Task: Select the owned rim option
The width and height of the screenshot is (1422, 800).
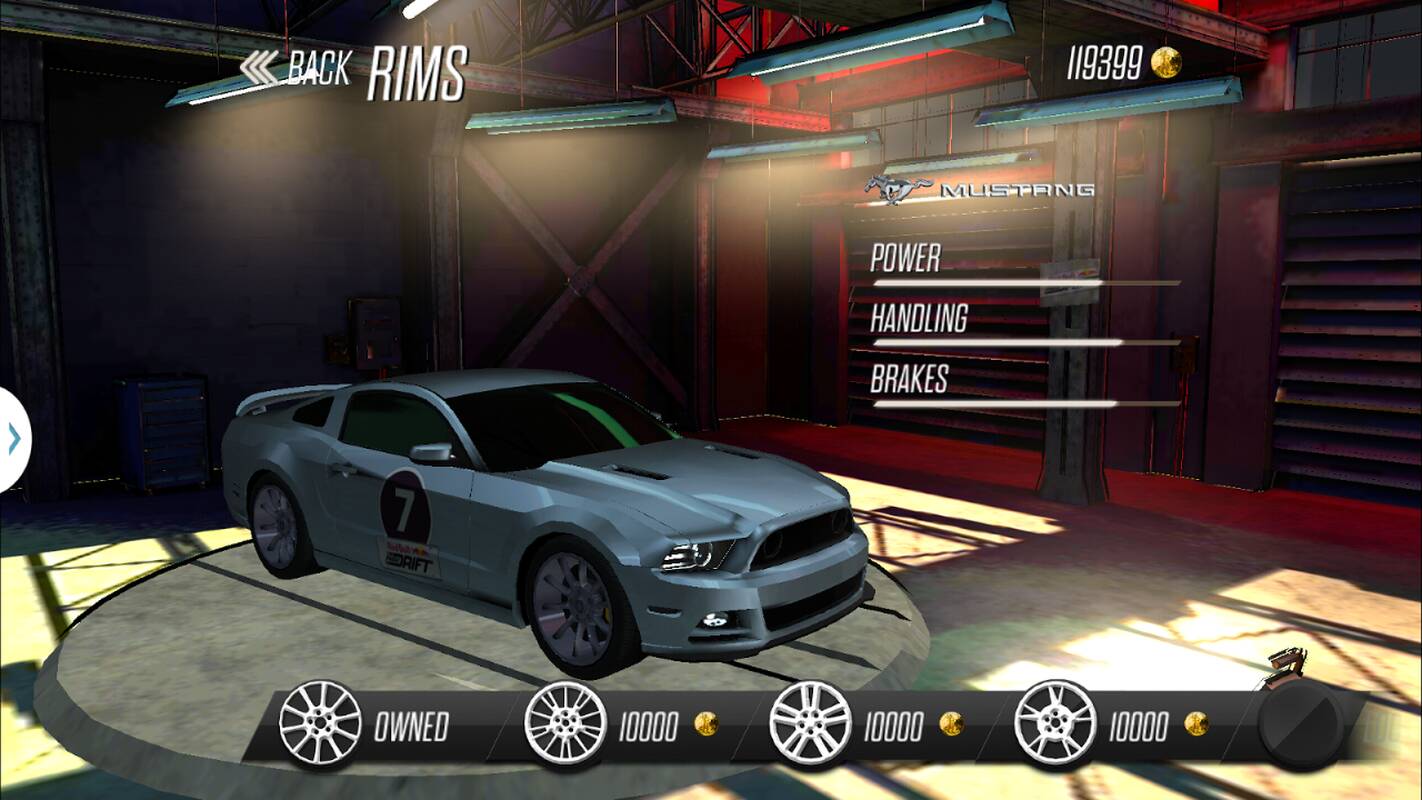Action: click(319, 724)
